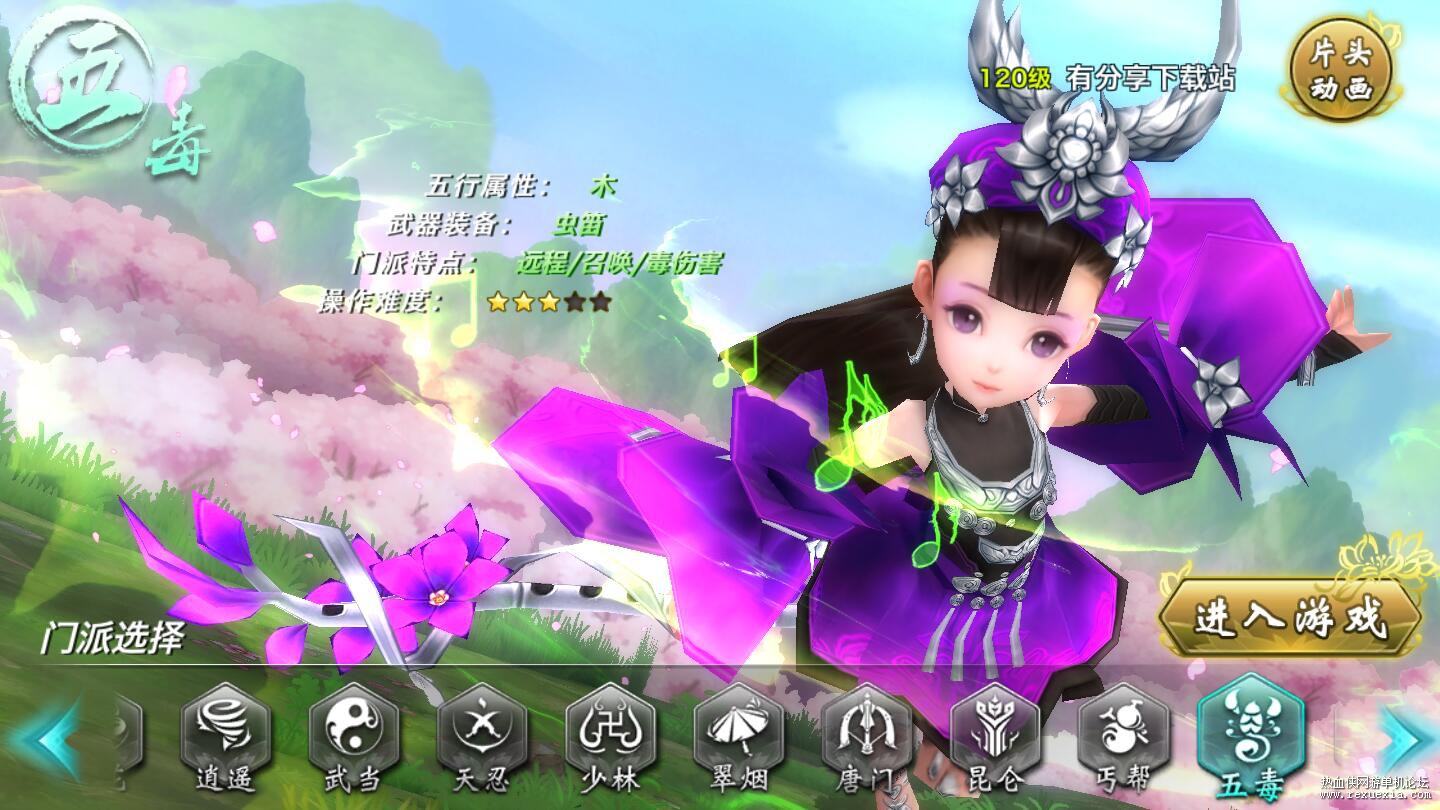This screenshot has height=810, width=1440.
Task: Play the 片头动画 intro animation
Action: coord(1340,72)
